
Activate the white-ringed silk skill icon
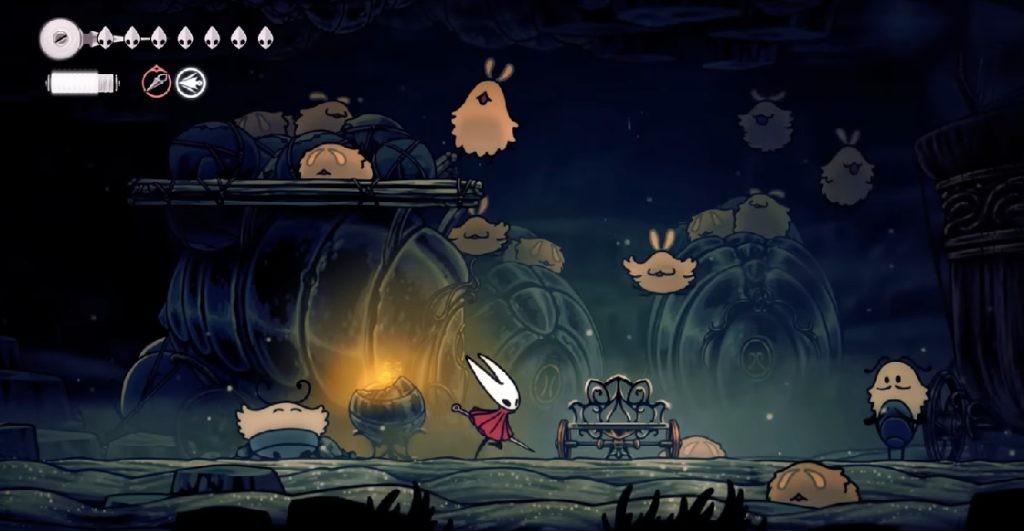pos(190,82)
